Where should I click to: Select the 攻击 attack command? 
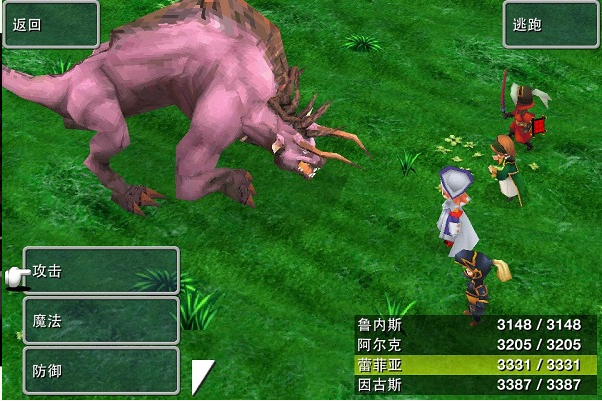[x=101, y=271]
